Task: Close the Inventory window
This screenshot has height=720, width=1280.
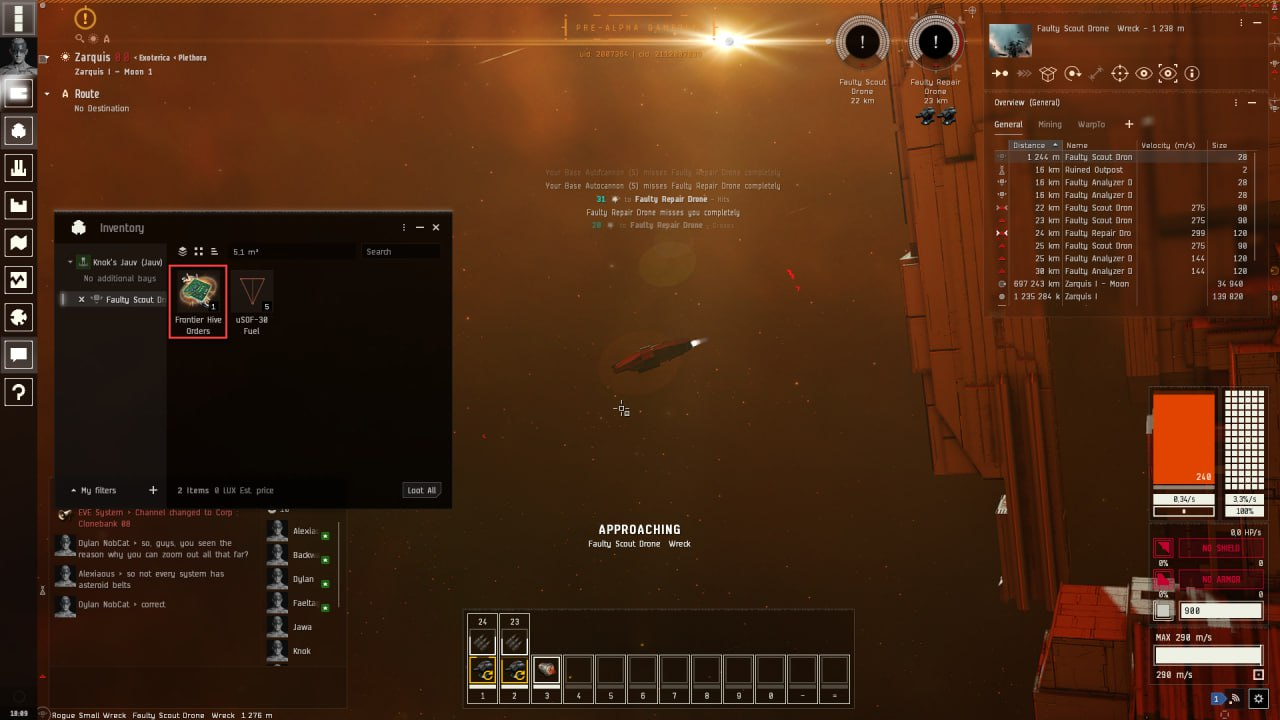Action: coord(436,228)
